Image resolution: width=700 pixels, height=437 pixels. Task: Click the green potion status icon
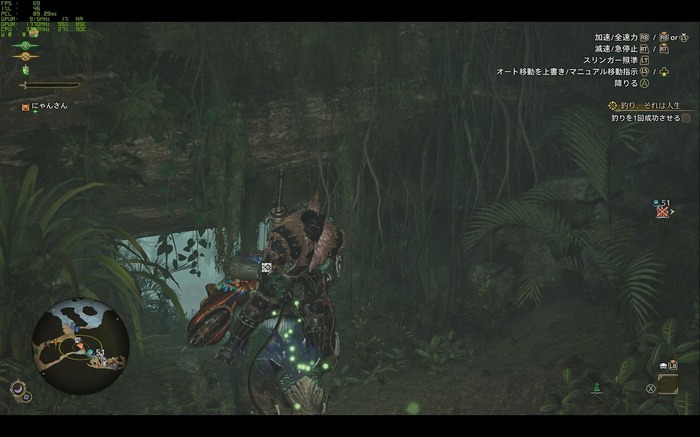pos(26,70)
